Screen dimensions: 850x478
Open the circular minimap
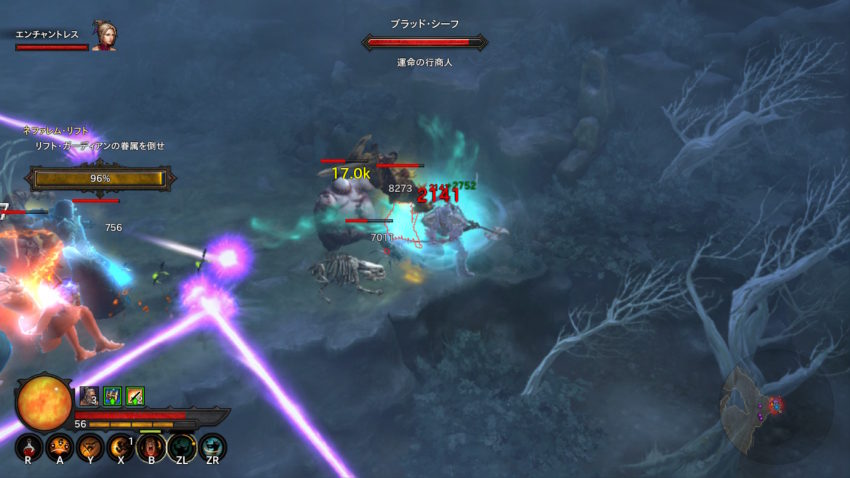tap(768, 405)
